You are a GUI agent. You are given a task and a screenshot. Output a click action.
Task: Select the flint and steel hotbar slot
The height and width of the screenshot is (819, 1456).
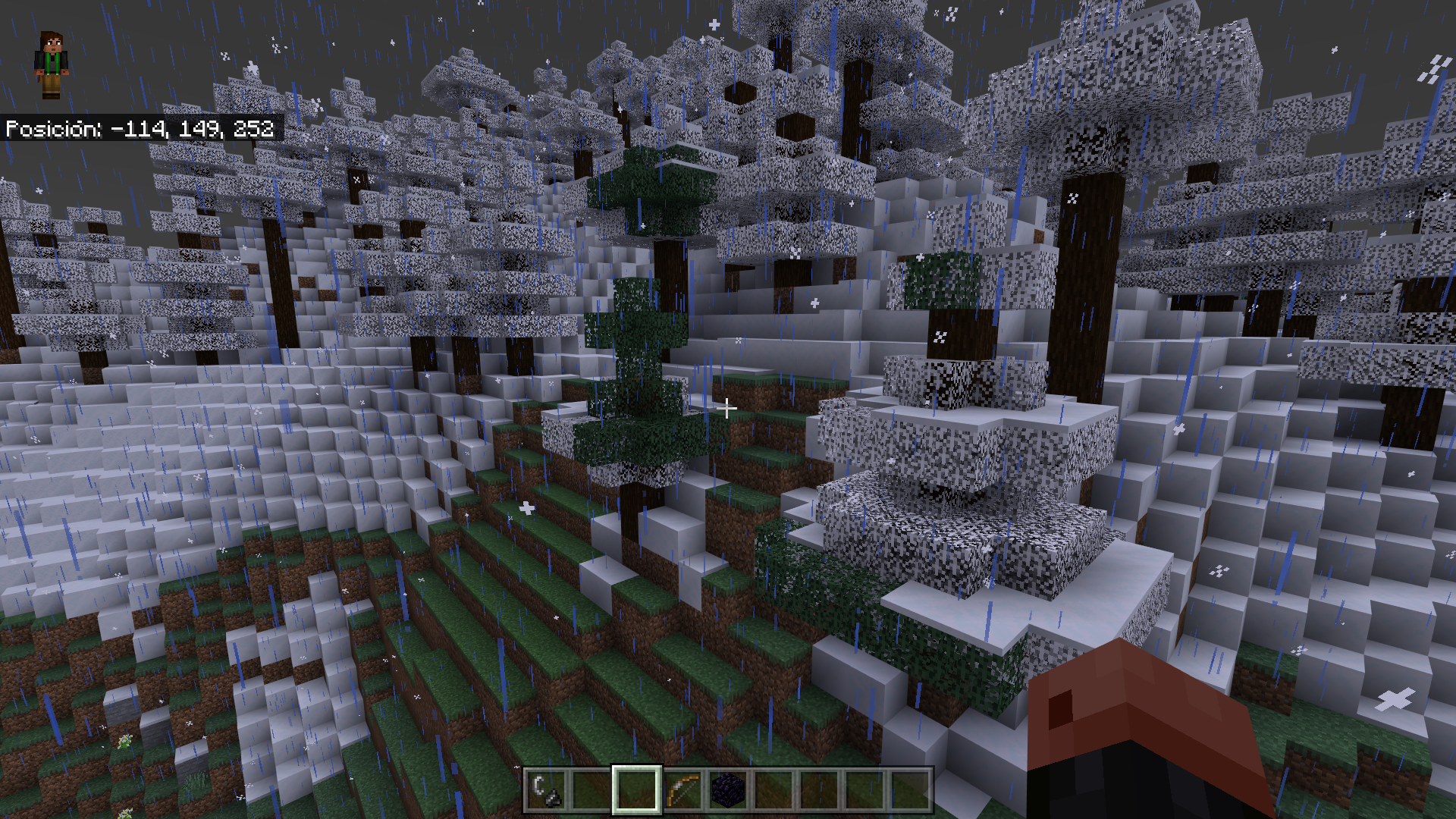click(x=546, y=789)
